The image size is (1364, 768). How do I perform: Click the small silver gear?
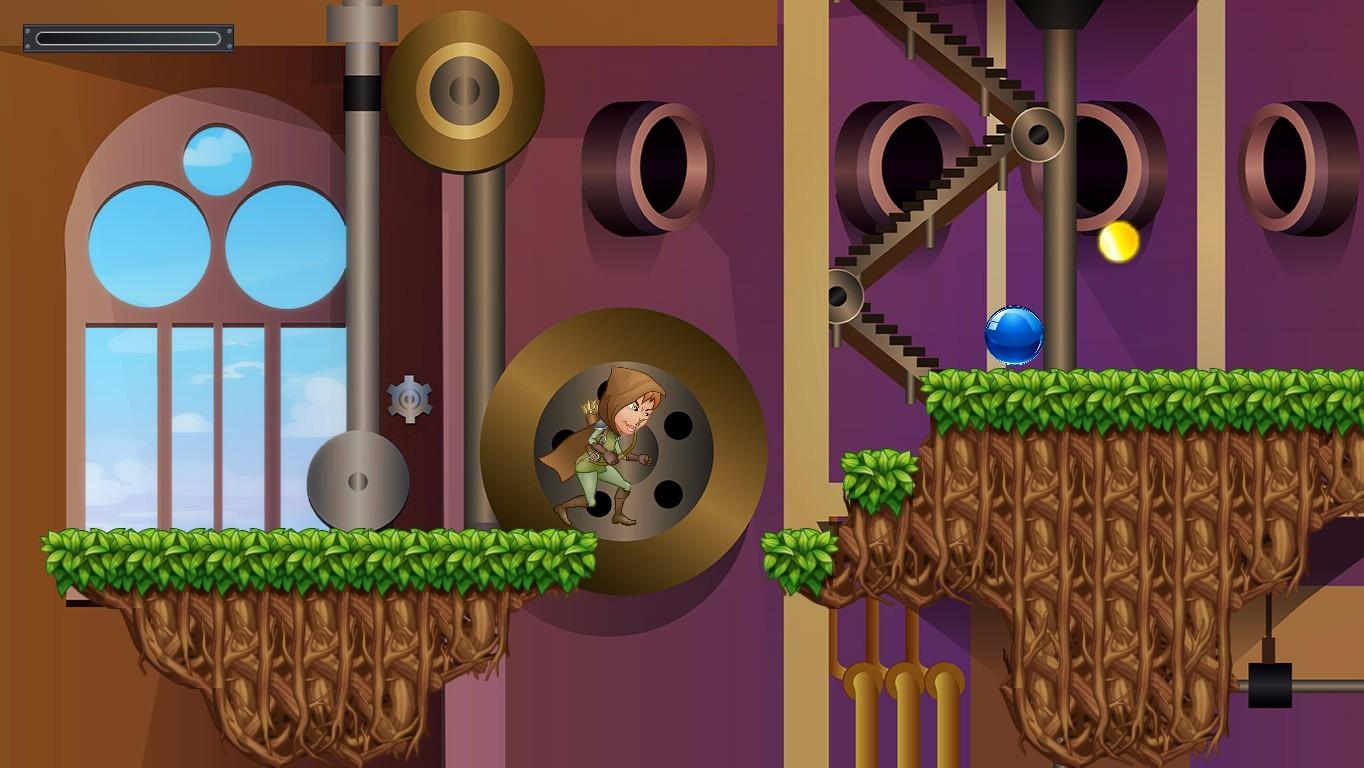[x=410, y=399]
